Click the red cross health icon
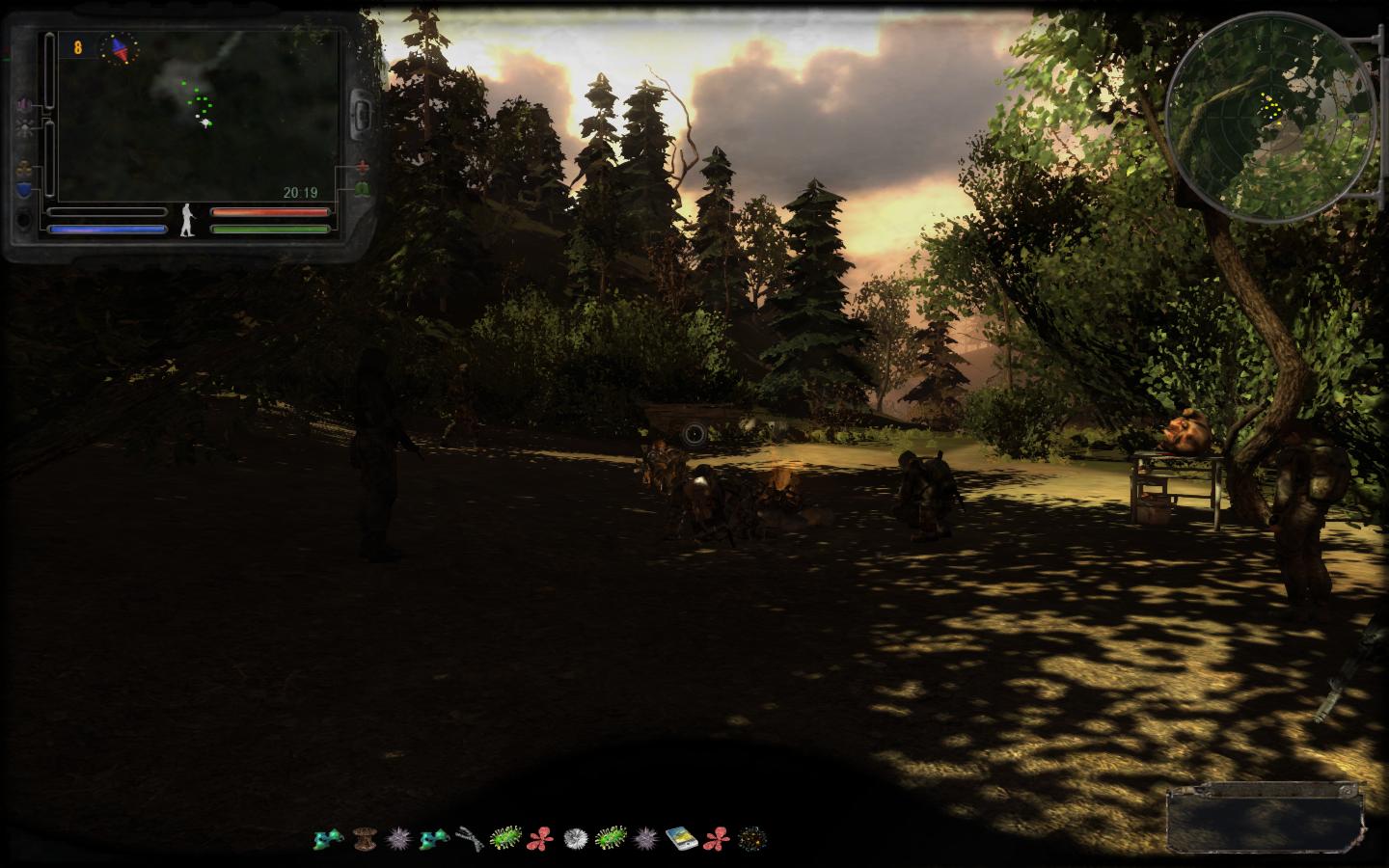The width and height of the screenshot is (1389, 868). pyautogui.click(x=364, y=166)
